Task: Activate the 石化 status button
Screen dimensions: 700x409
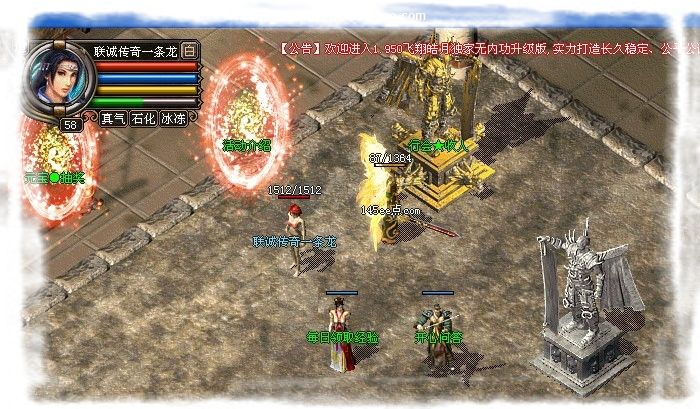Action: pyautogui.click(x=143, y=118)
